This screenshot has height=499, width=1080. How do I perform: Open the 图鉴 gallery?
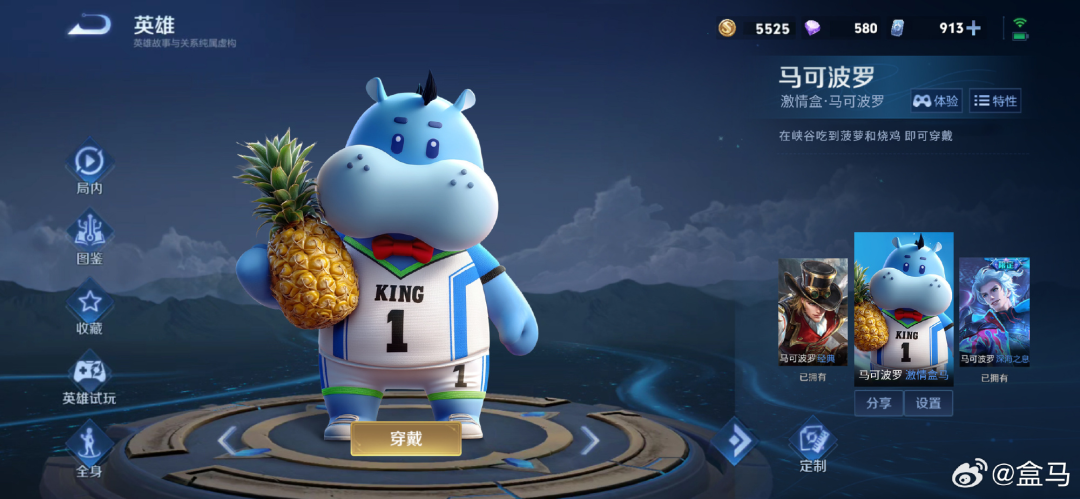[x=89, y=233]
